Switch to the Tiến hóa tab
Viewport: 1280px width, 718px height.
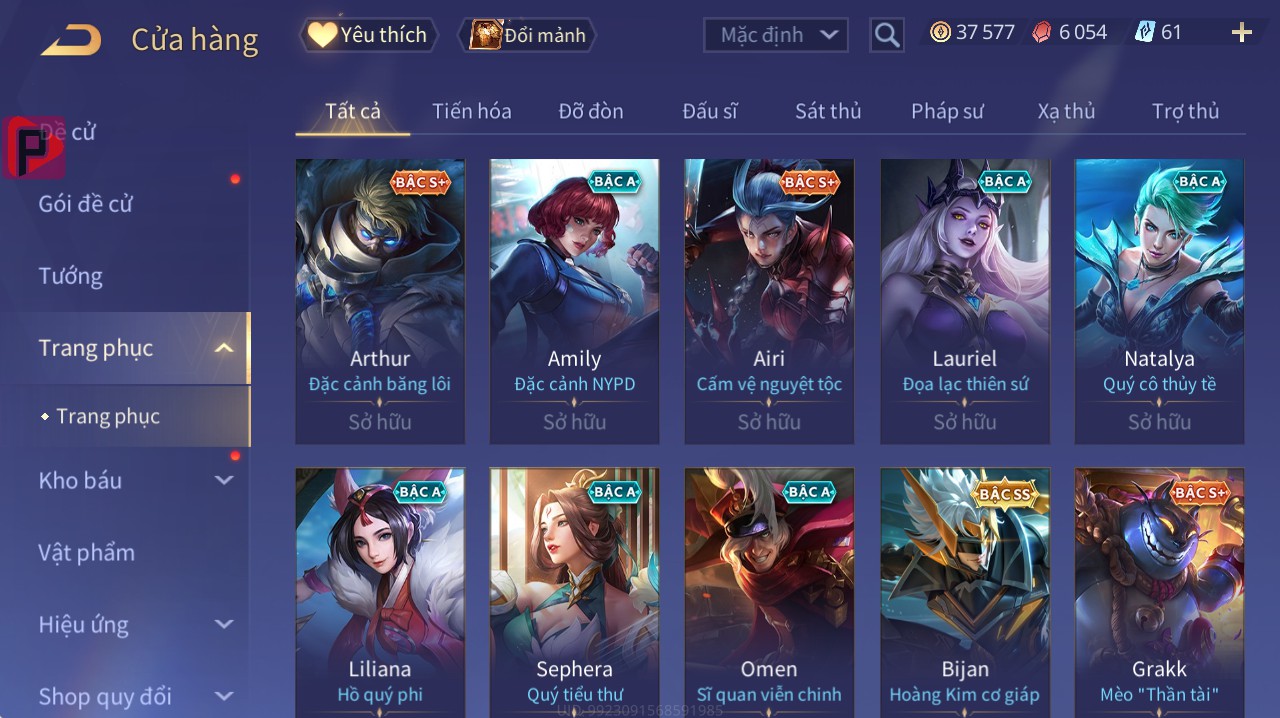pyautogui.click(x=471, y=111)
